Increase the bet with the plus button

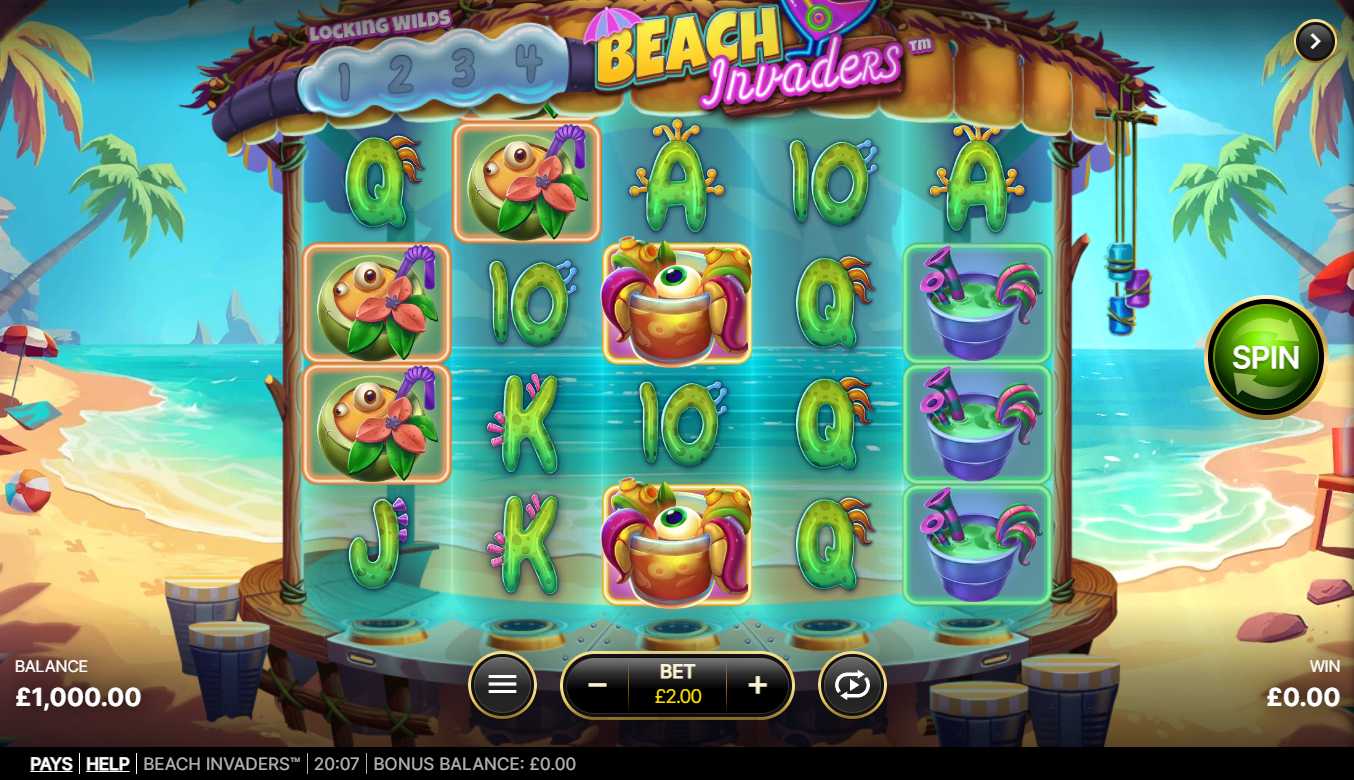pos(758,685)
